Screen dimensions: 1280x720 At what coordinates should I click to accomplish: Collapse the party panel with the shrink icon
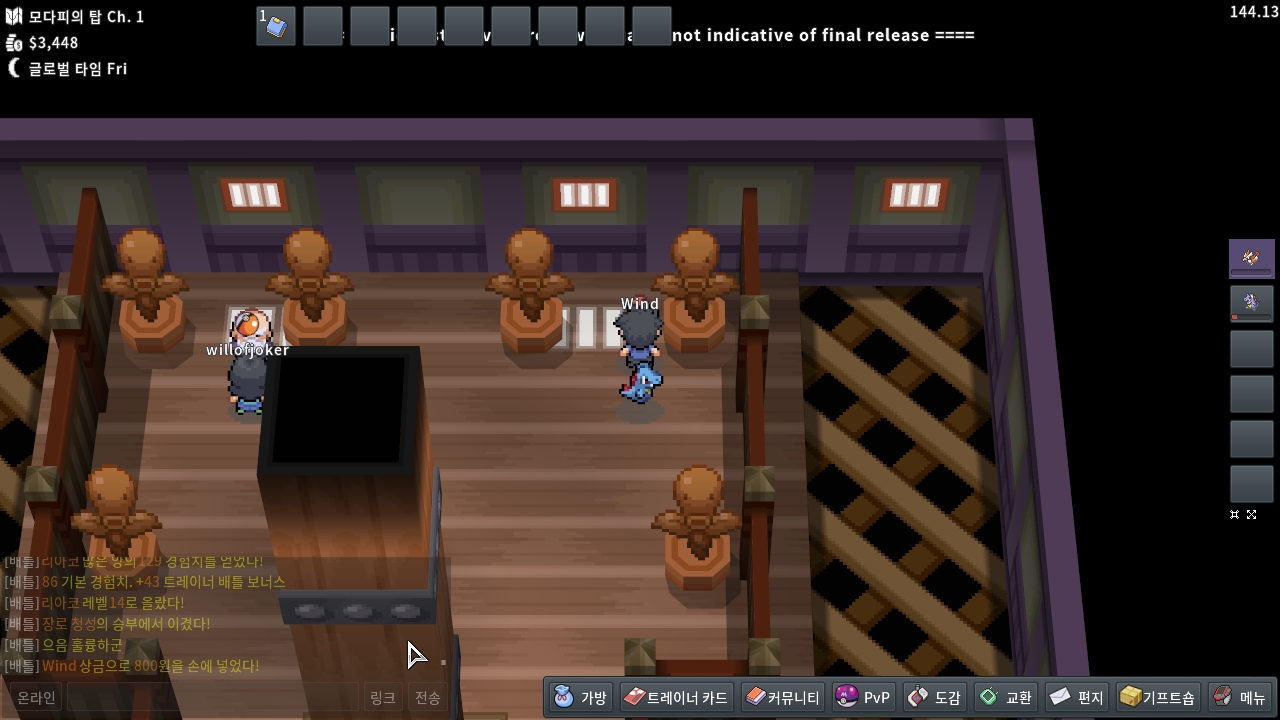1235,514
